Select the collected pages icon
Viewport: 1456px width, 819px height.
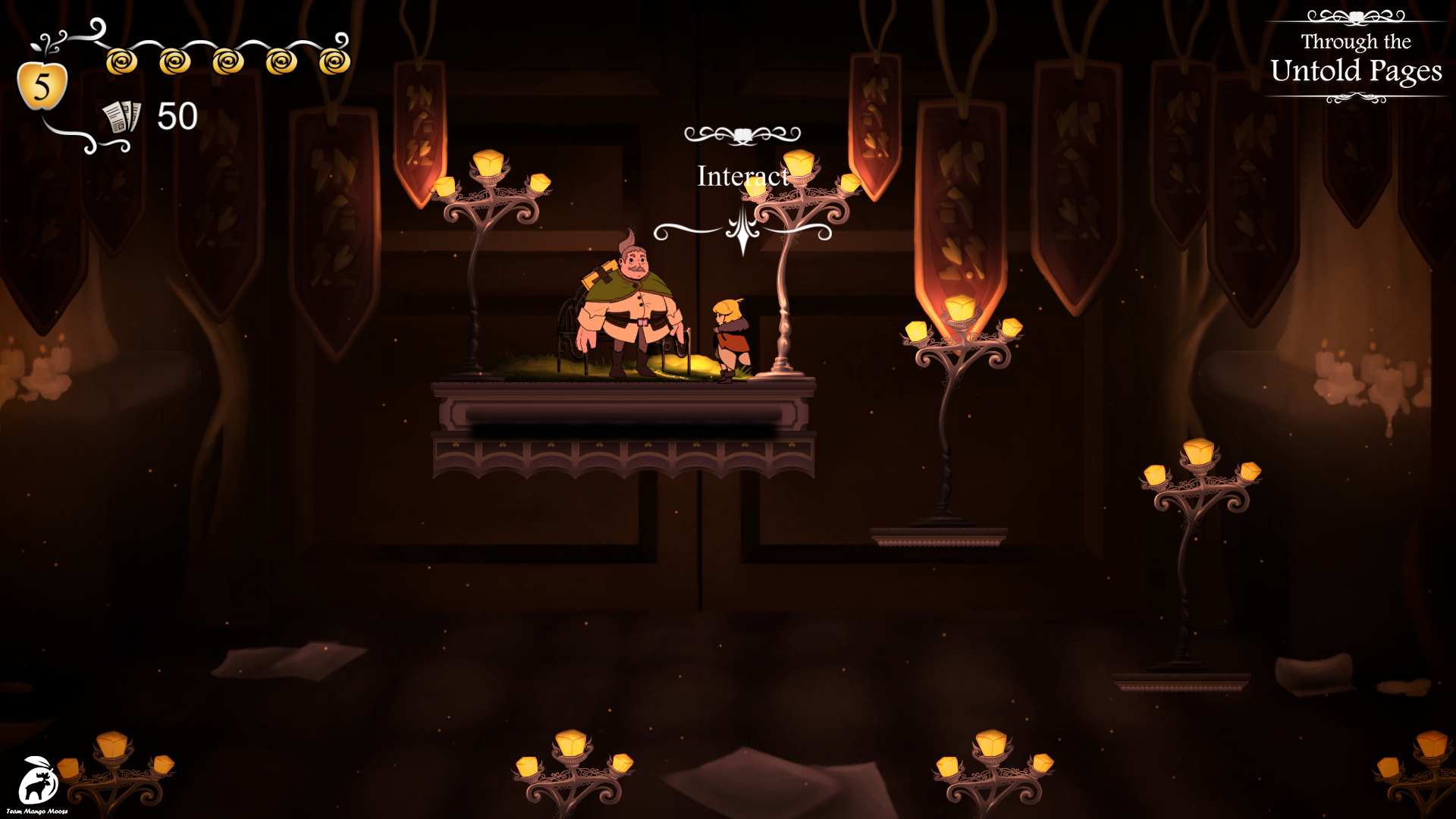coord(121,117)
